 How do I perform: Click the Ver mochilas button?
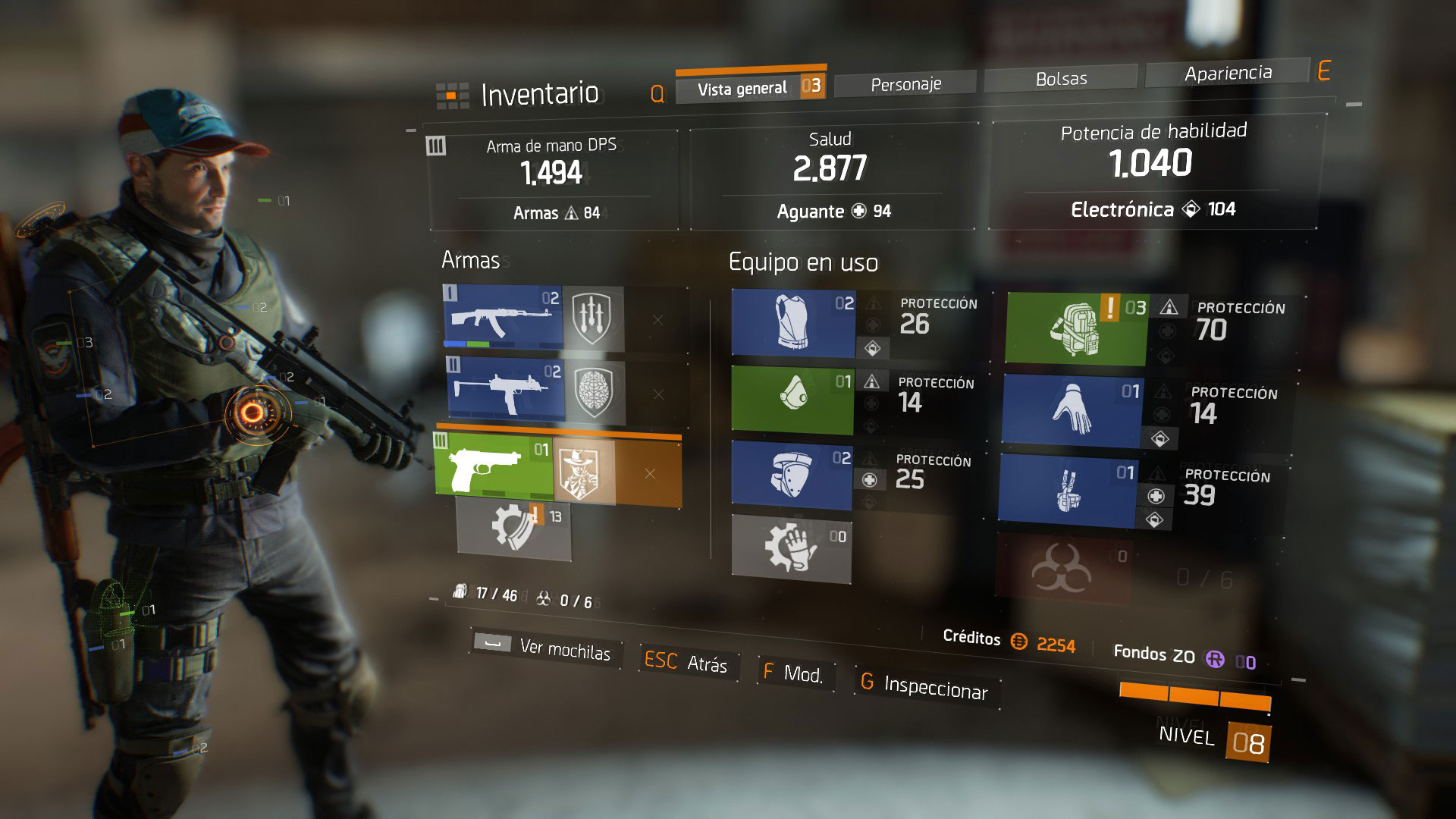(547, 648)
